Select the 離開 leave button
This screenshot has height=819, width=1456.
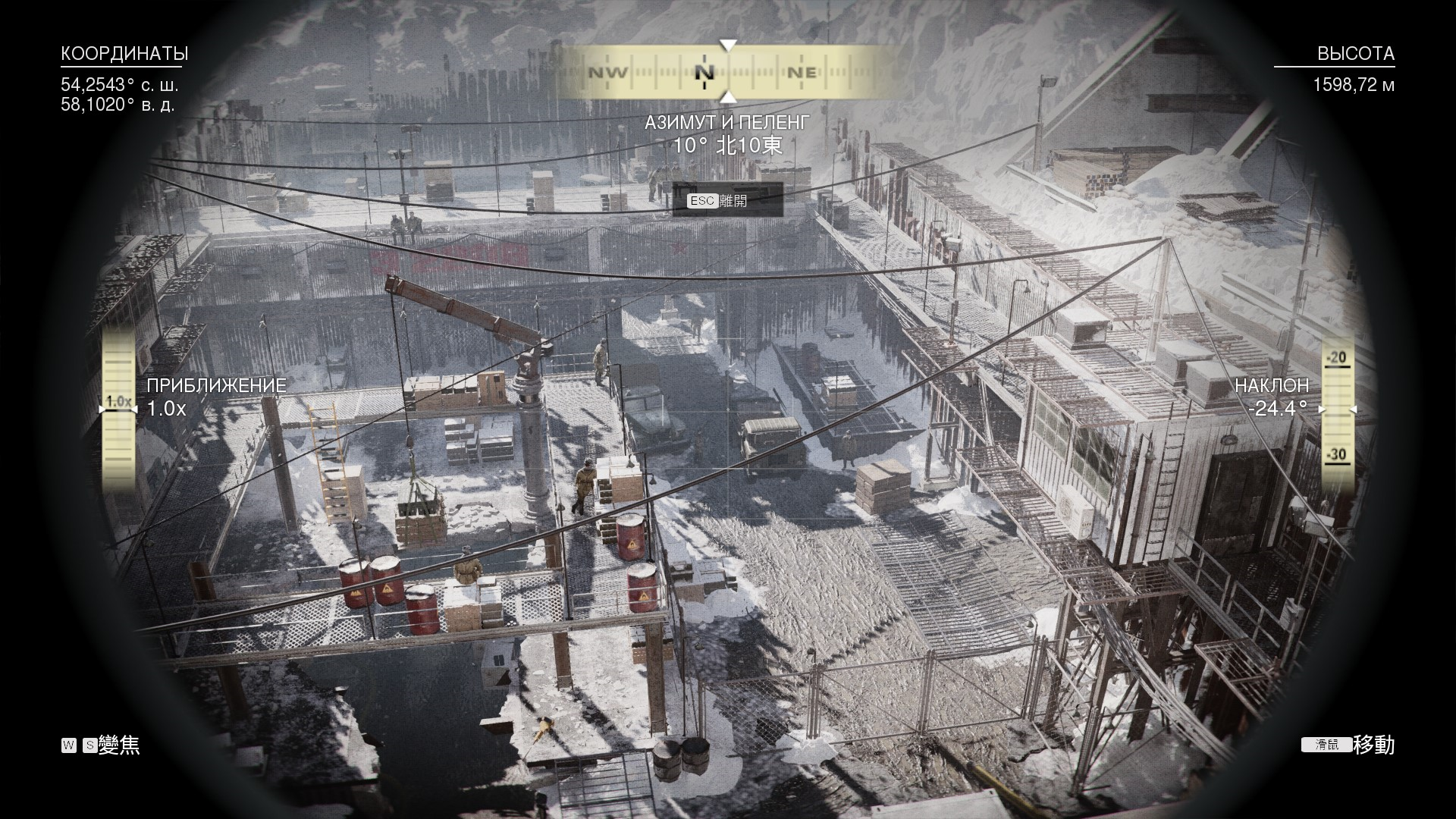pos(726,201)
